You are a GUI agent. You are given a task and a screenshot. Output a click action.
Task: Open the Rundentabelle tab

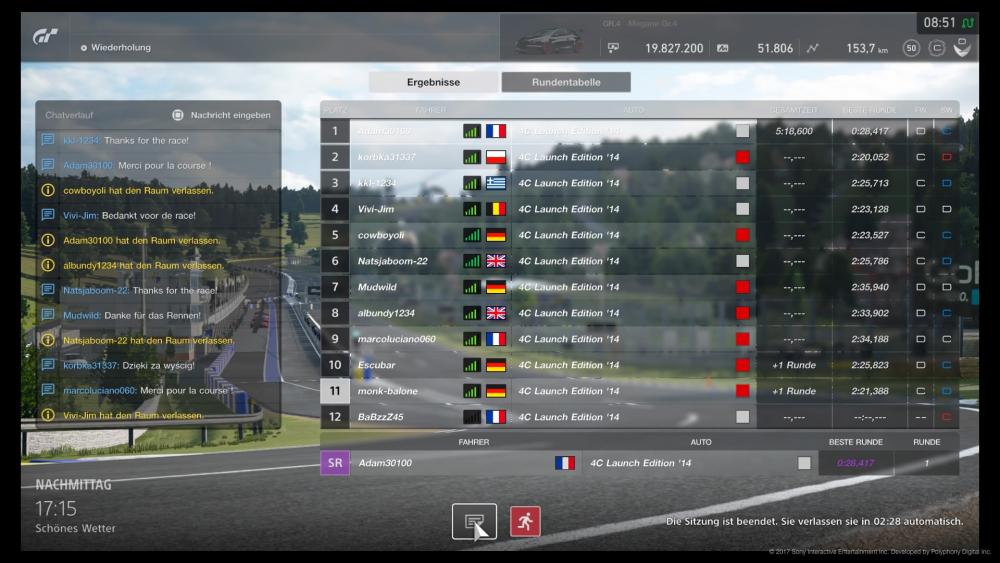pos(566,82)
